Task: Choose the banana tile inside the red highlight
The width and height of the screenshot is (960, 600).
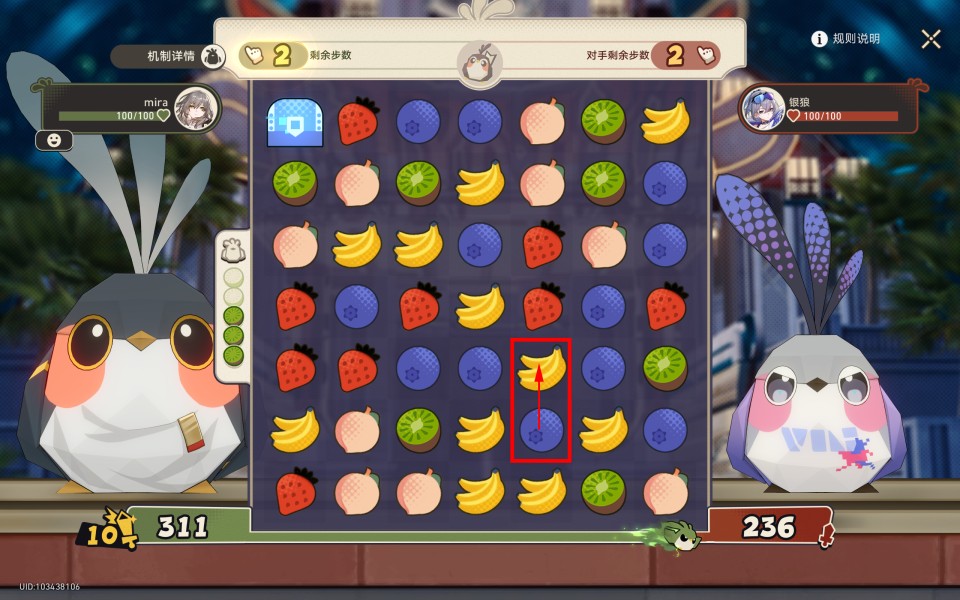Action: [x=541, y=367]
